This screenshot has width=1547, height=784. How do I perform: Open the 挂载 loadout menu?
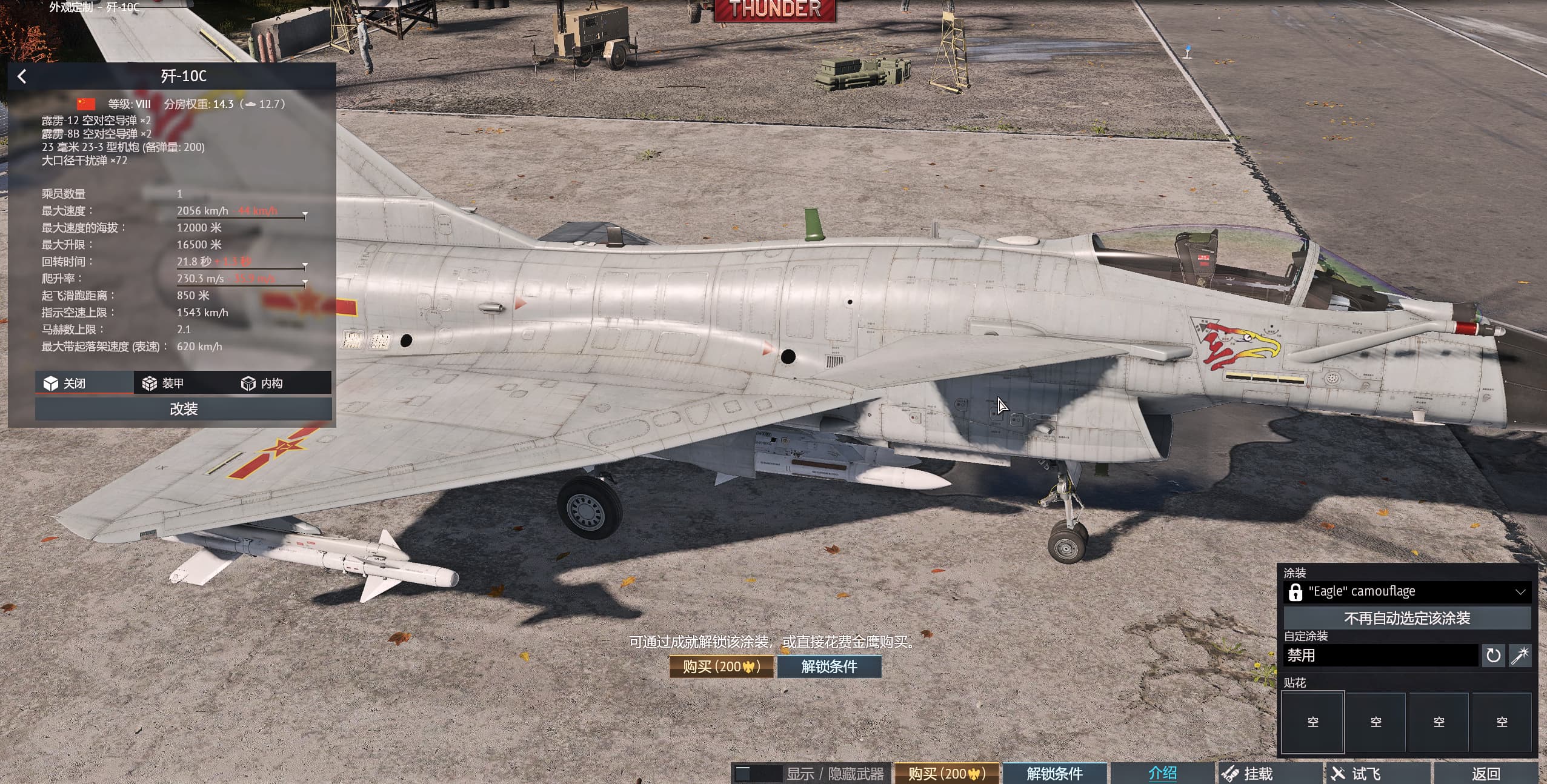click(x=1257, y=774)
